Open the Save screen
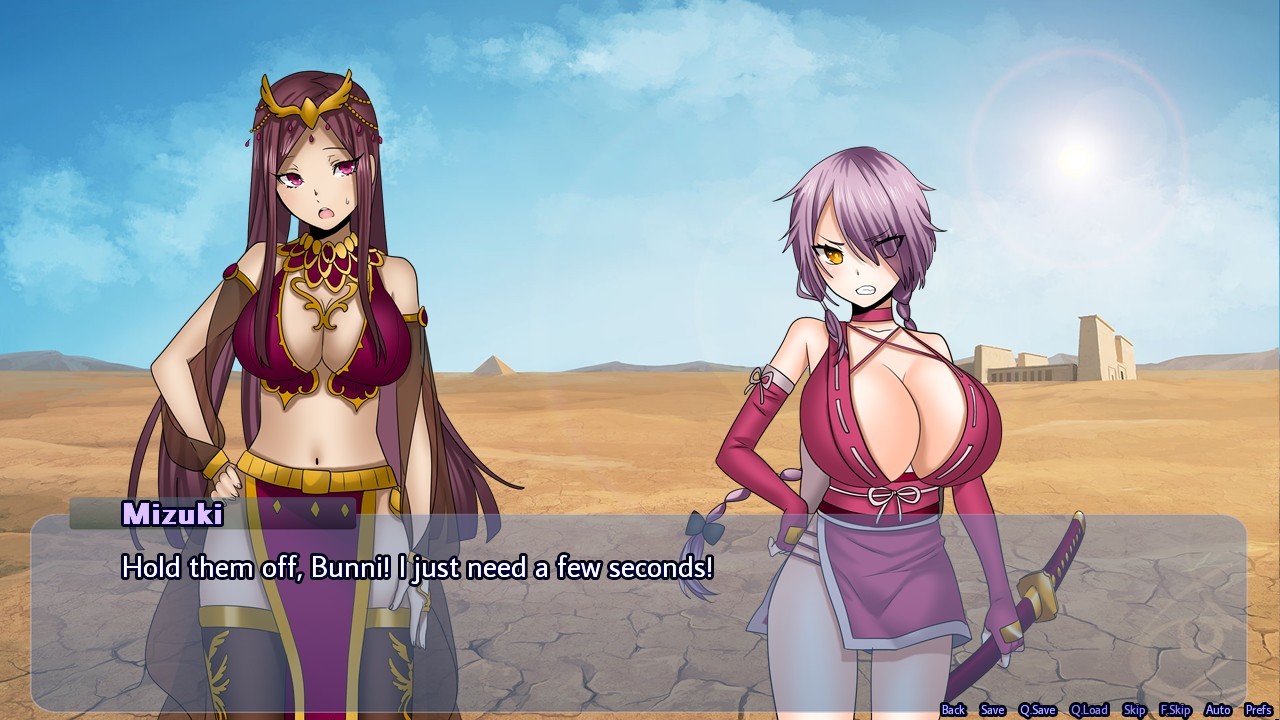 [992, 709]
